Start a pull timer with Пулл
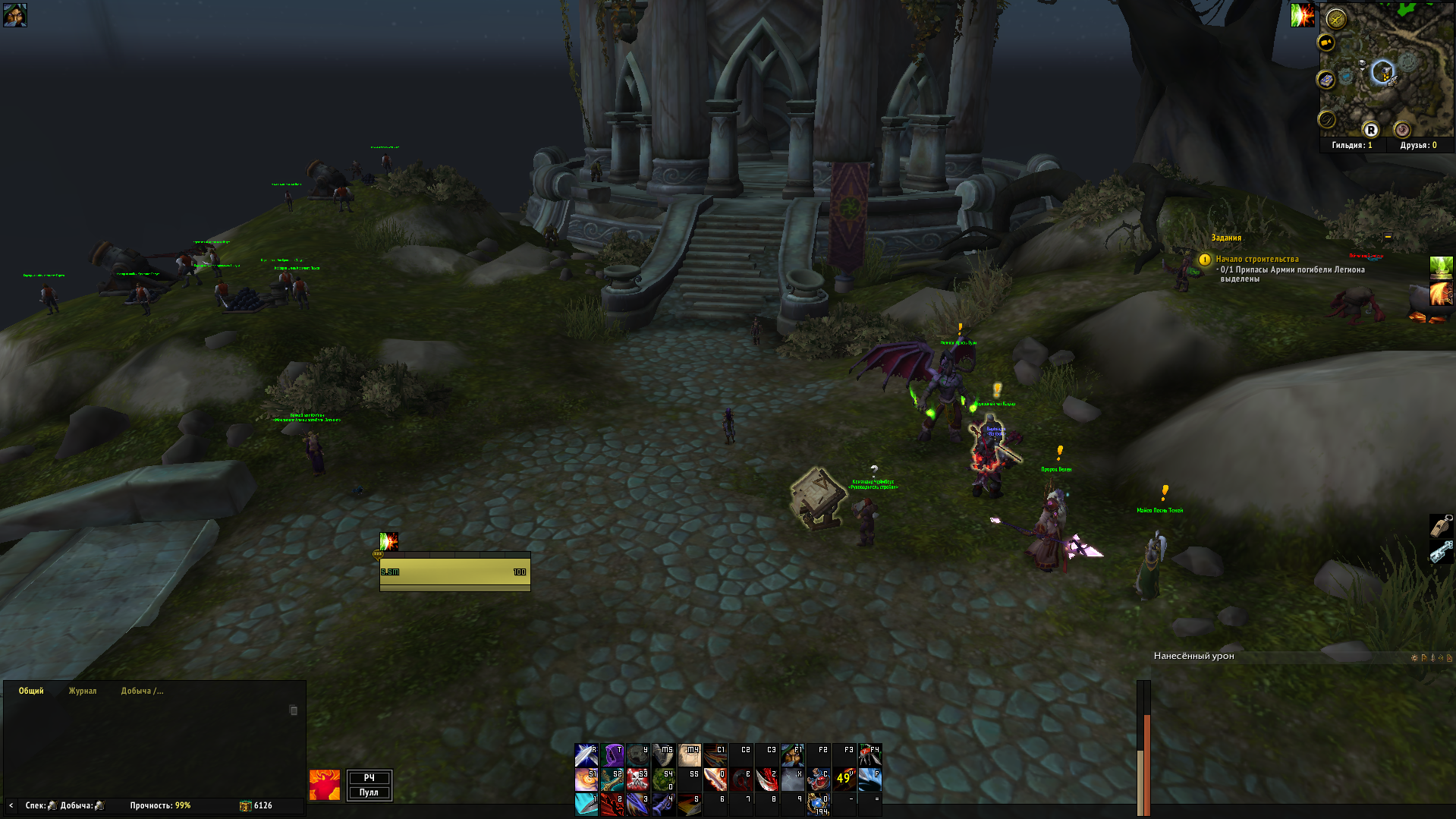Image resolution: width=1456 pixels, height=819 pixels. tap(369, 792)
